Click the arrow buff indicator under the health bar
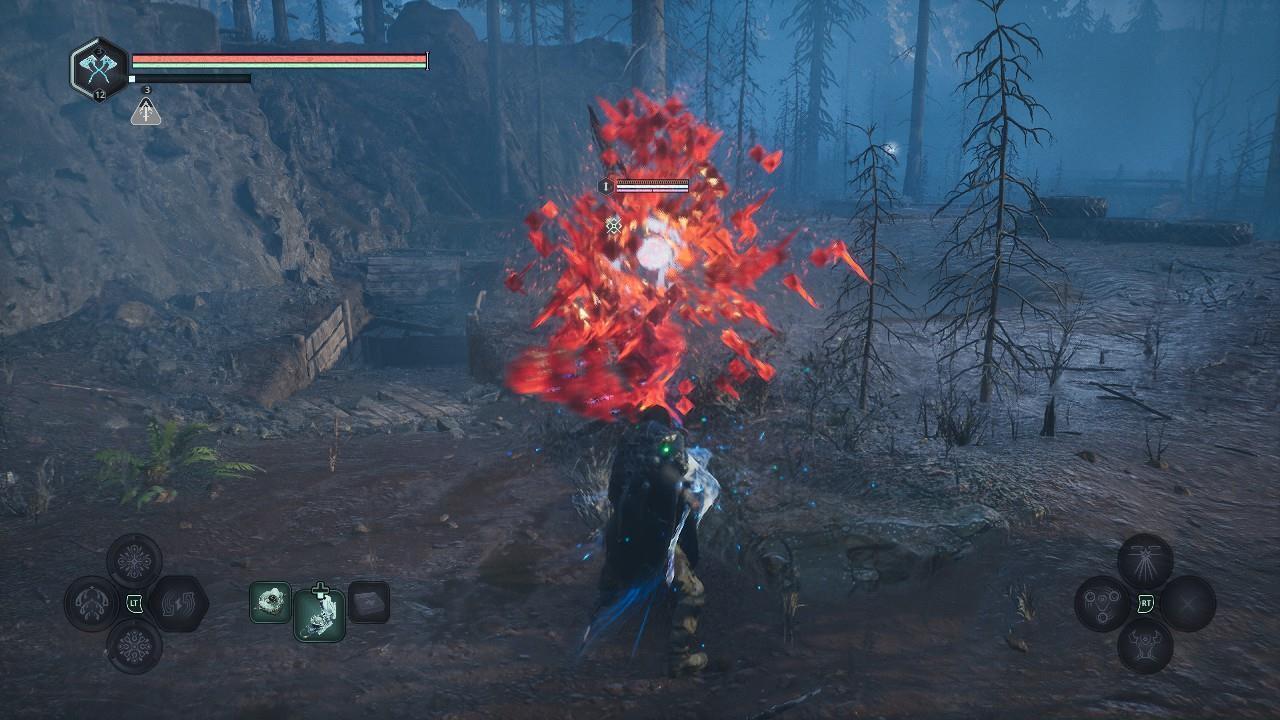Viewport: 1280px width, 720px height. (x=146, y=112)
